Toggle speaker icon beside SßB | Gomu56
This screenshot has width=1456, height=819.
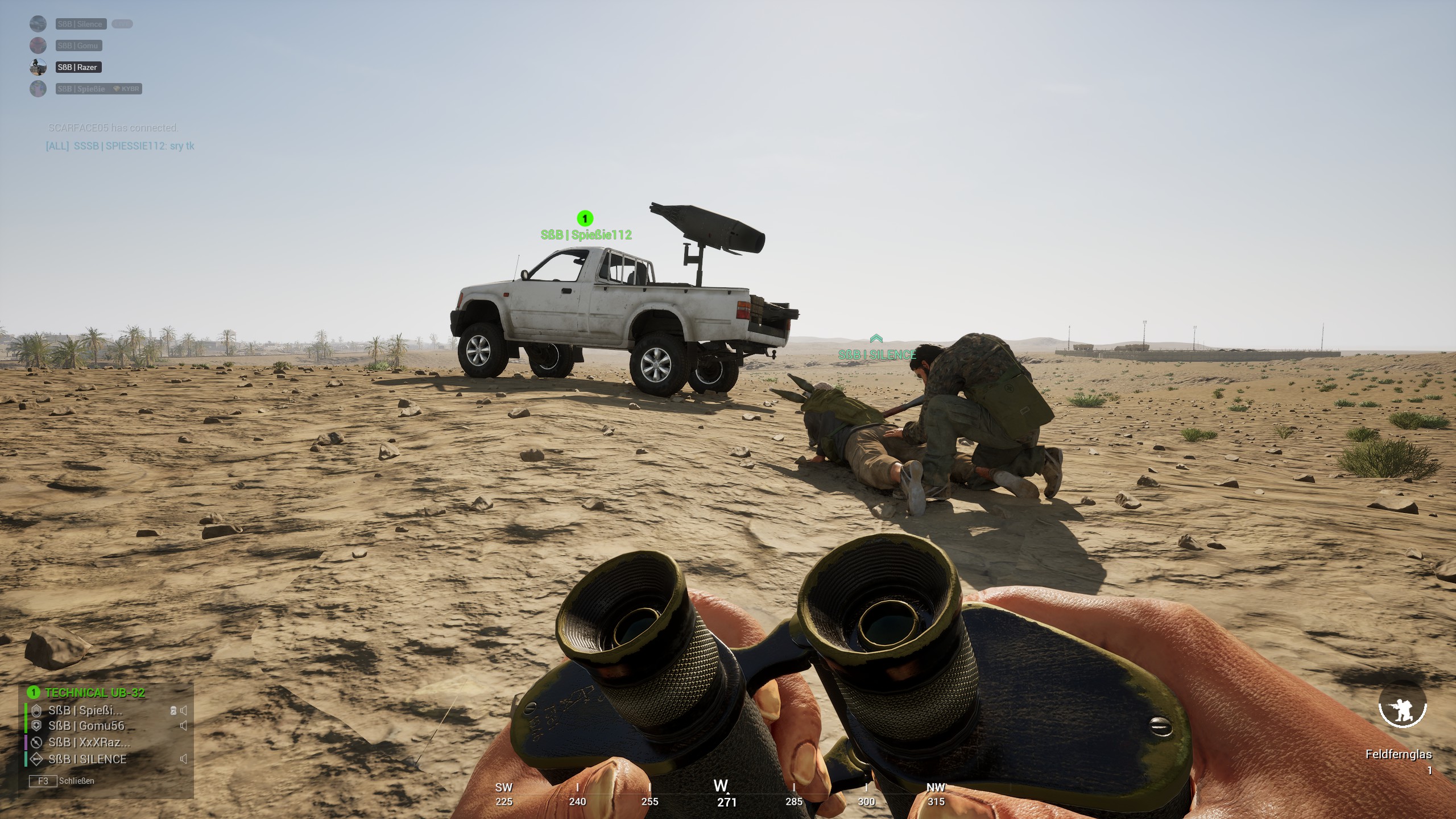pyautogui.click(x=183, y=726)
